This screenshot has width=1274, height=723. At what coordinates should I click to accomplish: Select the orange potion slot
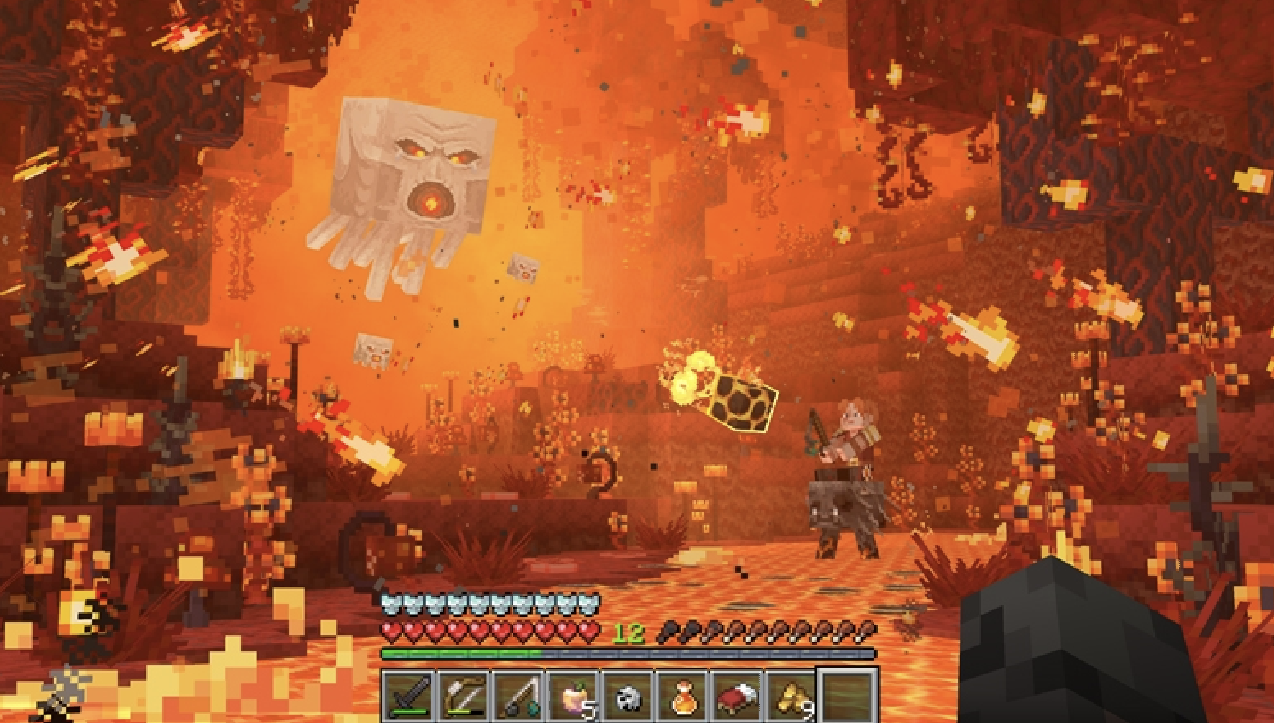point(682,695)
